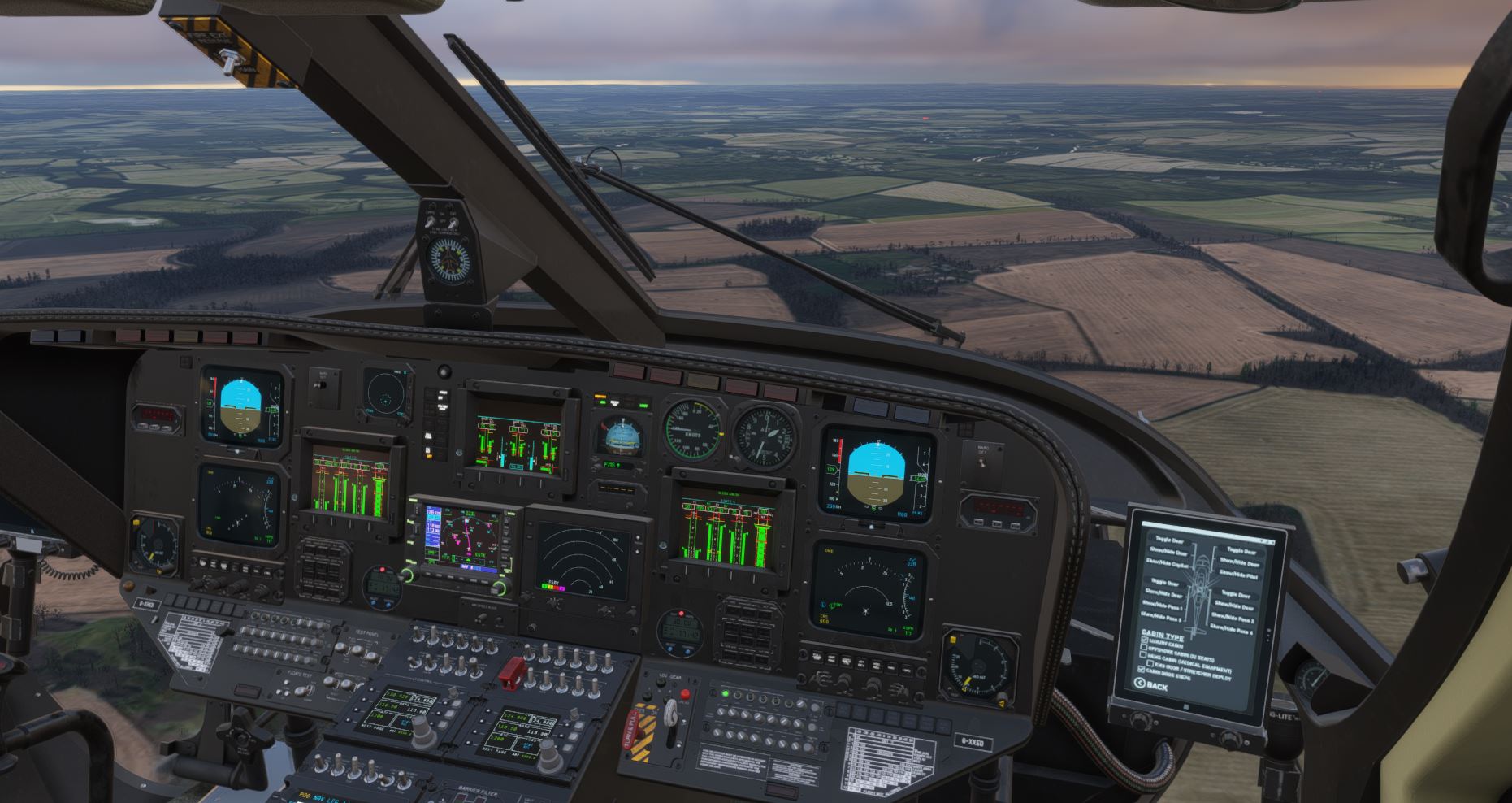This screenshot has height=803, width=1512.
Task: Choose Show/Hide Pilot on the tablet
Action: pos(1238,575)
